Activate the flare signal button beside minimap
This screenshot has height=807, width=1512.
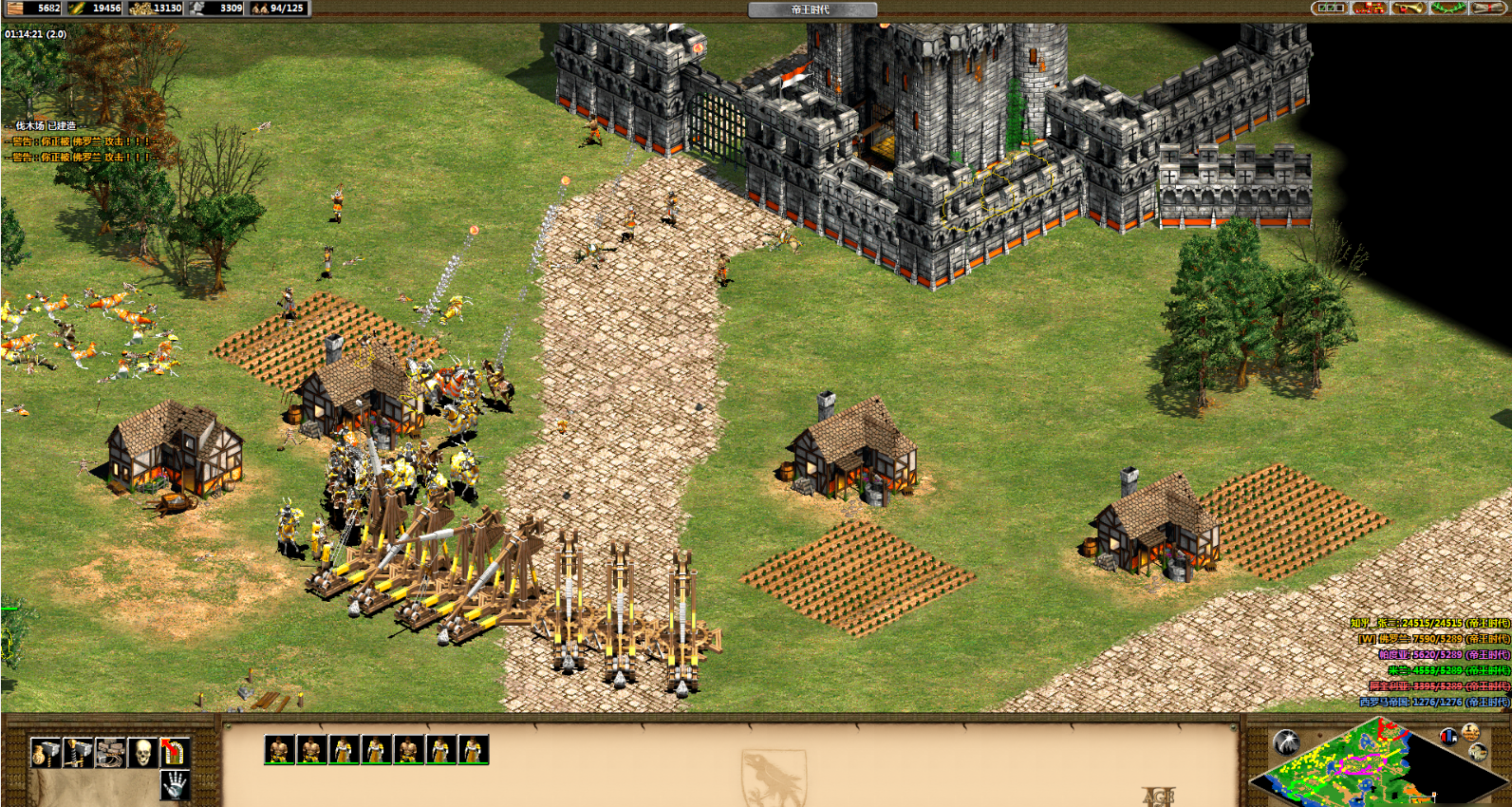tap(1286, 741)
